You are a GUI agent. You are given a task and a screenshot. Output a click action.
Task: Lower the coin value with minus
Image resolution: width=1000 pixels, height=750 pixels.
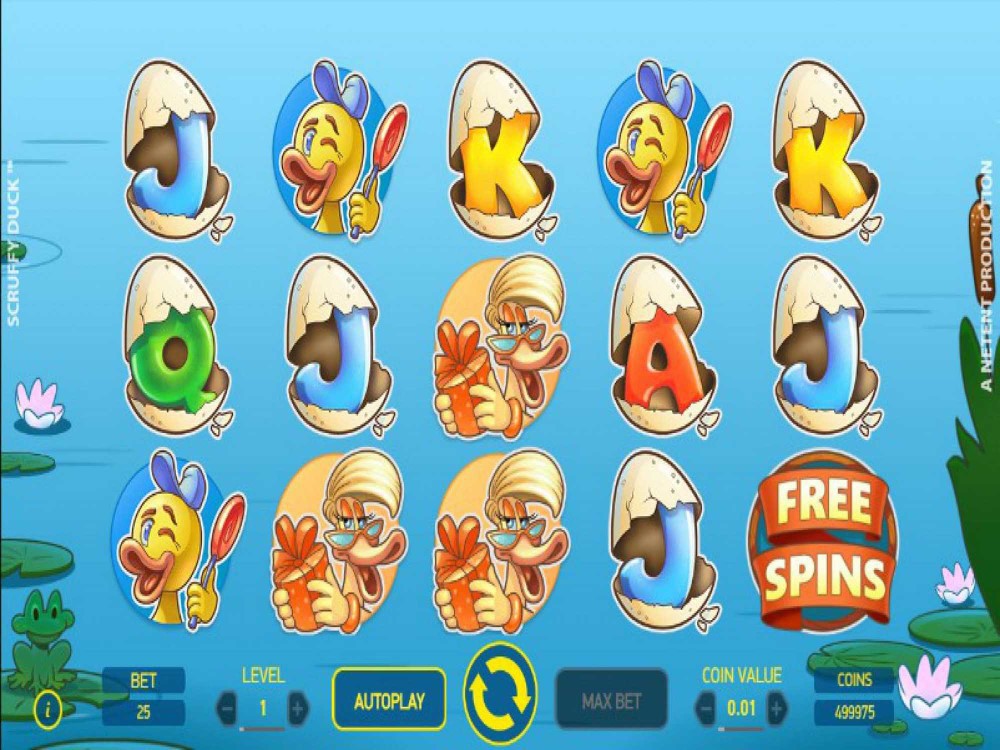click(x=706, y=709)
